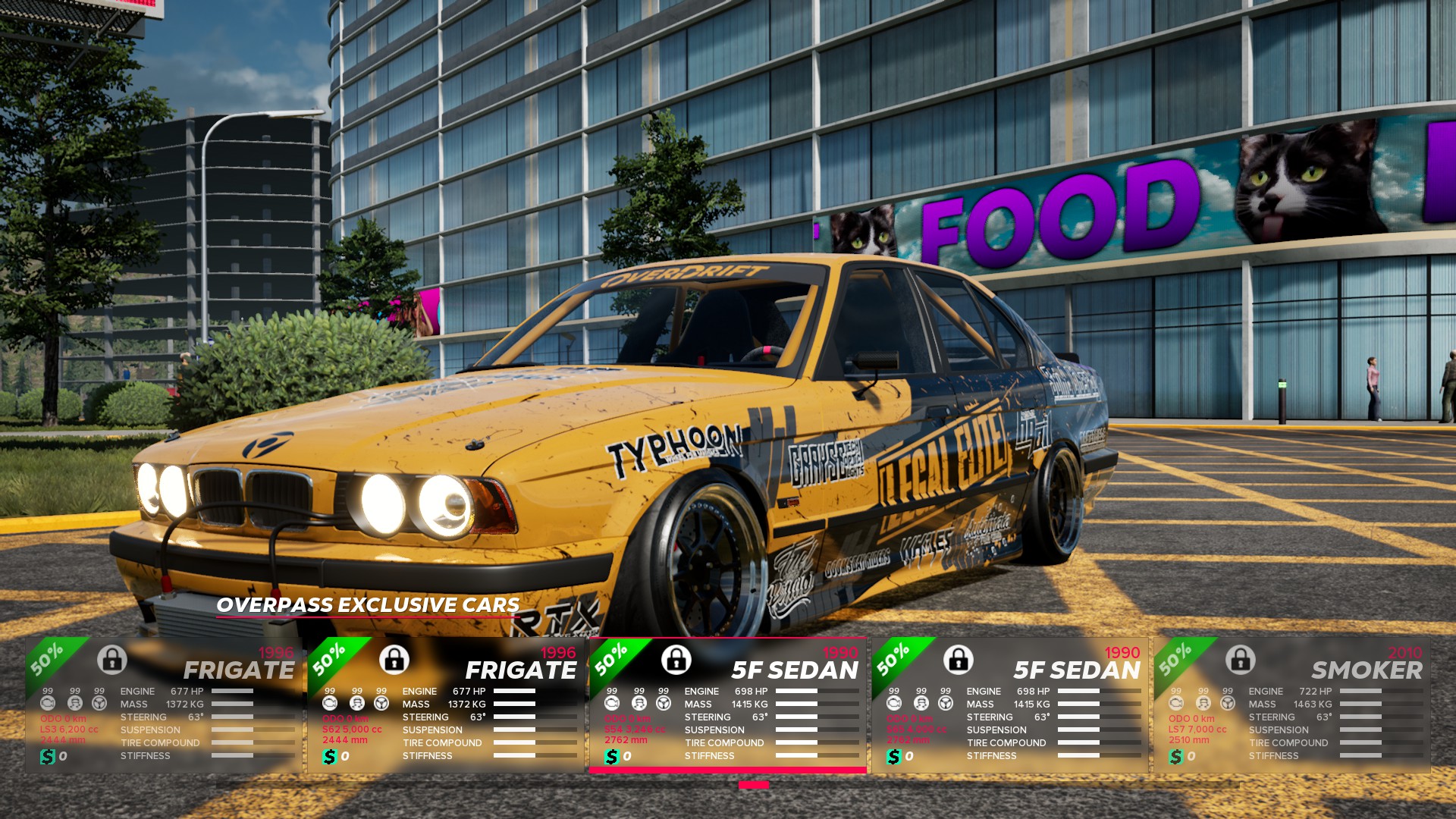Click the steering wheel icon on the SMOKER card
This screenshot has width=1456, height=819.
click(1227, 702)
